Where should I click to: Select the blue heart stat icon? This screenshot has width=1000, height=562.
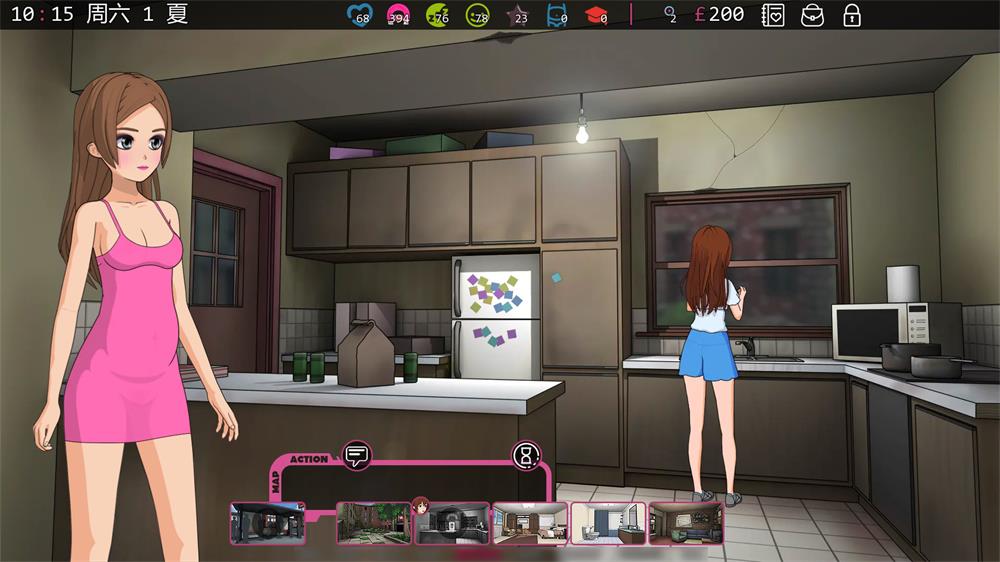(358, 15)
